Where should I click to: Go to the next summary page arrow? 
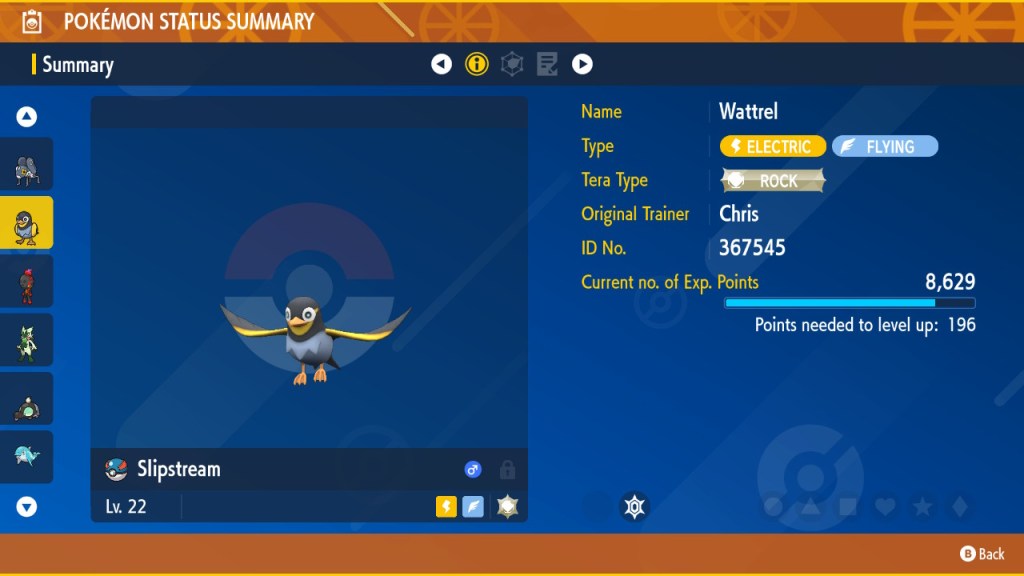(x=582, y=65)
